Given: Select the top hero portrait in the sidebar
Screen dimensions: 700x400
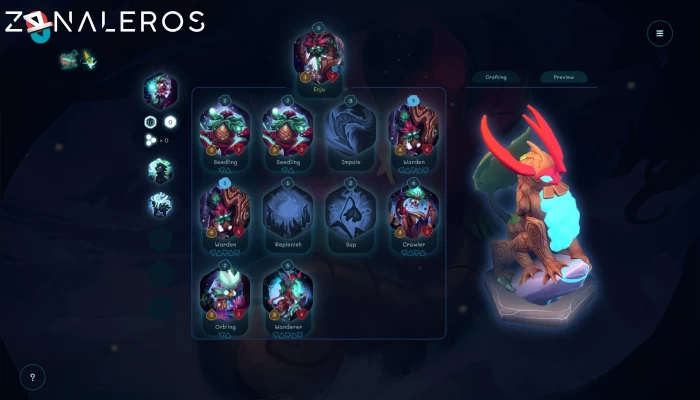Looking at the screenshot, I should pyautogui.click(x=160, y=90).
